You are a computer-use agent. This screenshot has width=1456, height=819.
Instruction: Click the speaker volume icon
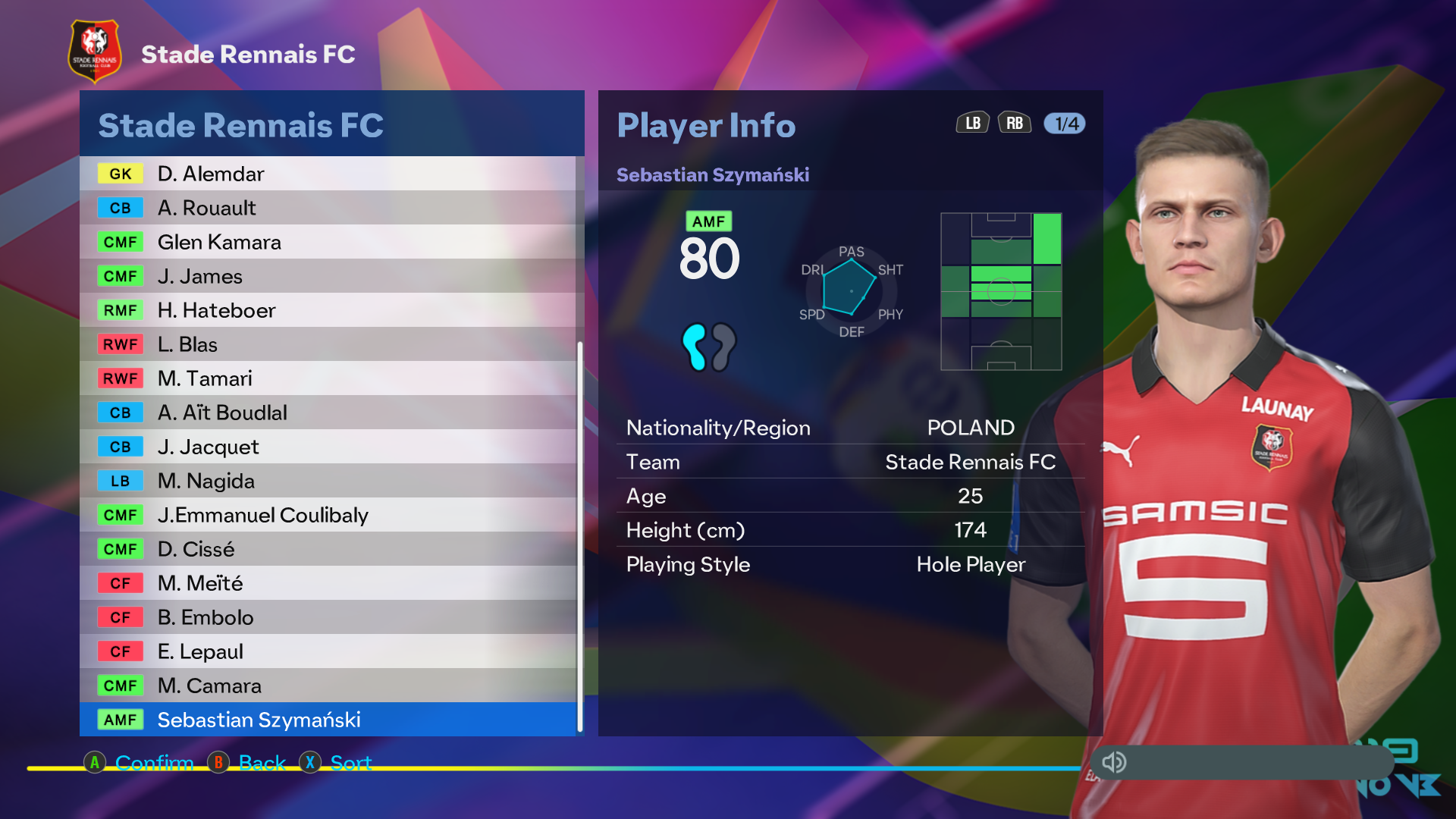tap(1114, 762)
